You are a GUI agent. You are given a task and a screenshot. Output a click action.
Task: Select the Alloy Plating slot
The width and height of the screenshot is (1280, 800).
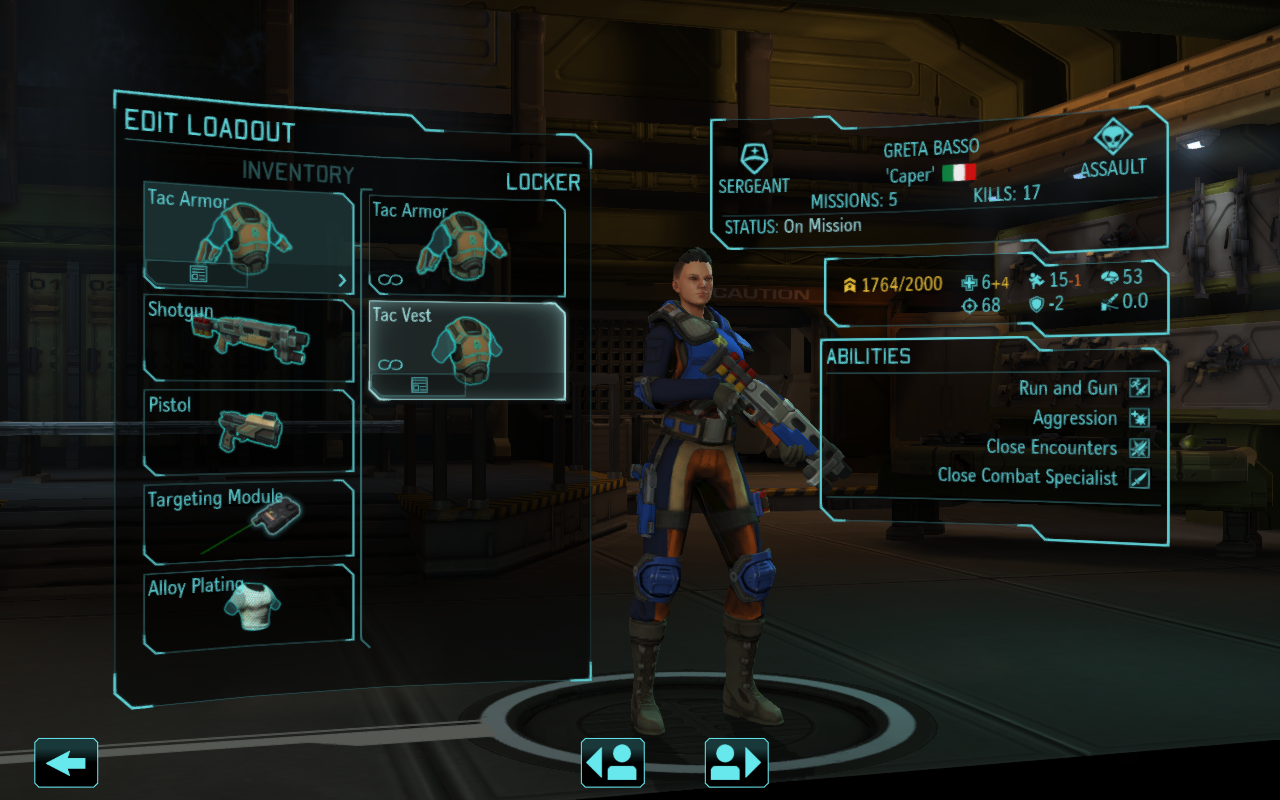tap(249, 606)
